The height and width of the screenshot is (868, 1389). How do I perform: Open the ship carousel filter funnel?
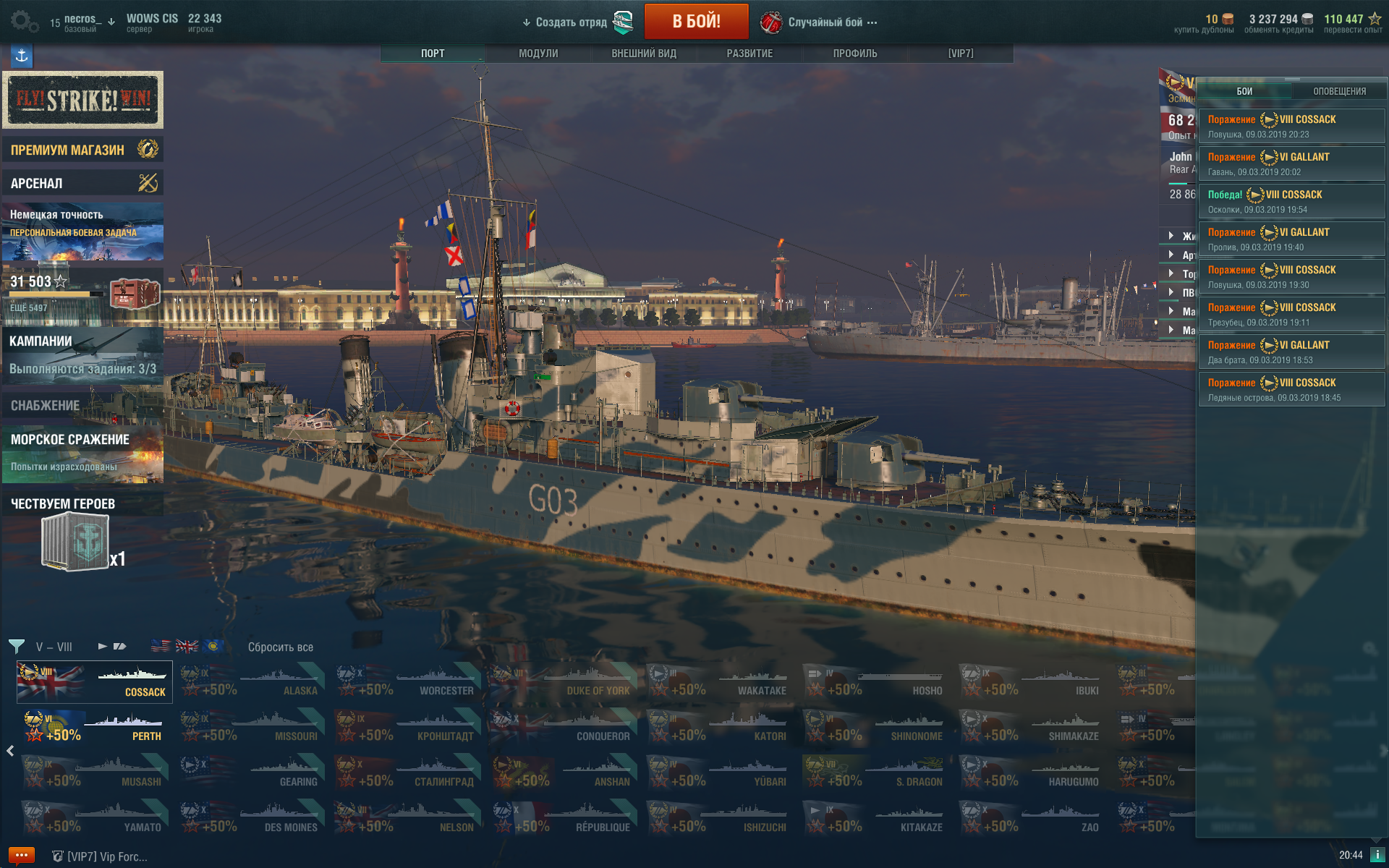17,646
